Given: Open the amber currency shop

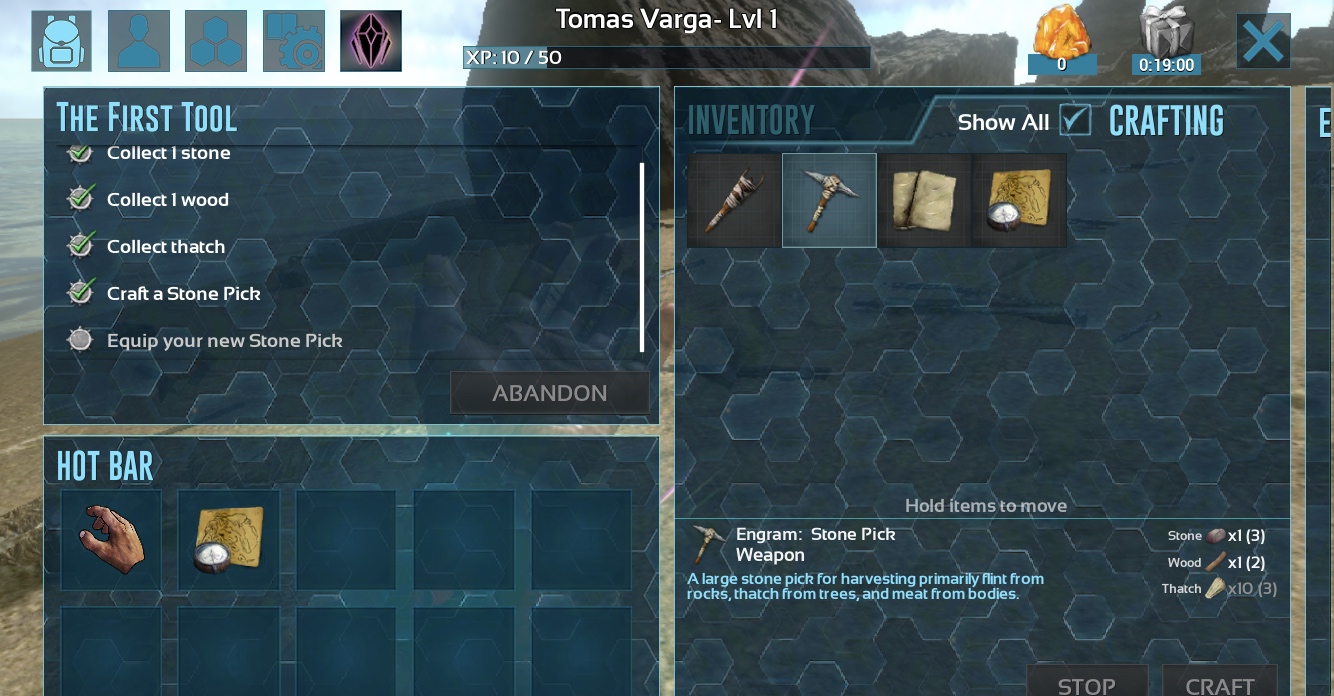Looking at the screenshot, I should [x=1062, y=42].
